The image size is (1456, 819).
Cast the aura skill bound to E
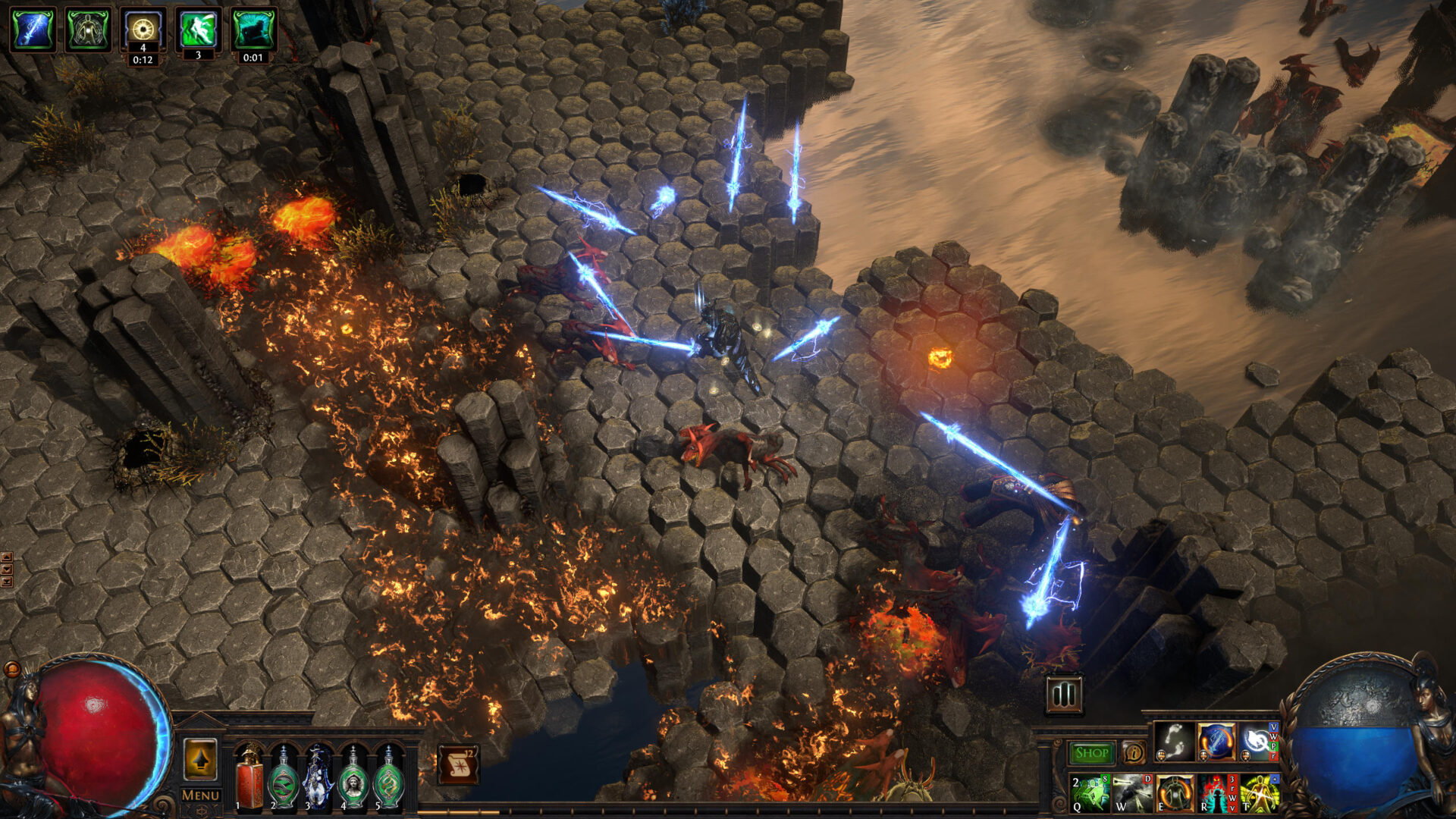pyautogui.click(x=1175, y=795)
